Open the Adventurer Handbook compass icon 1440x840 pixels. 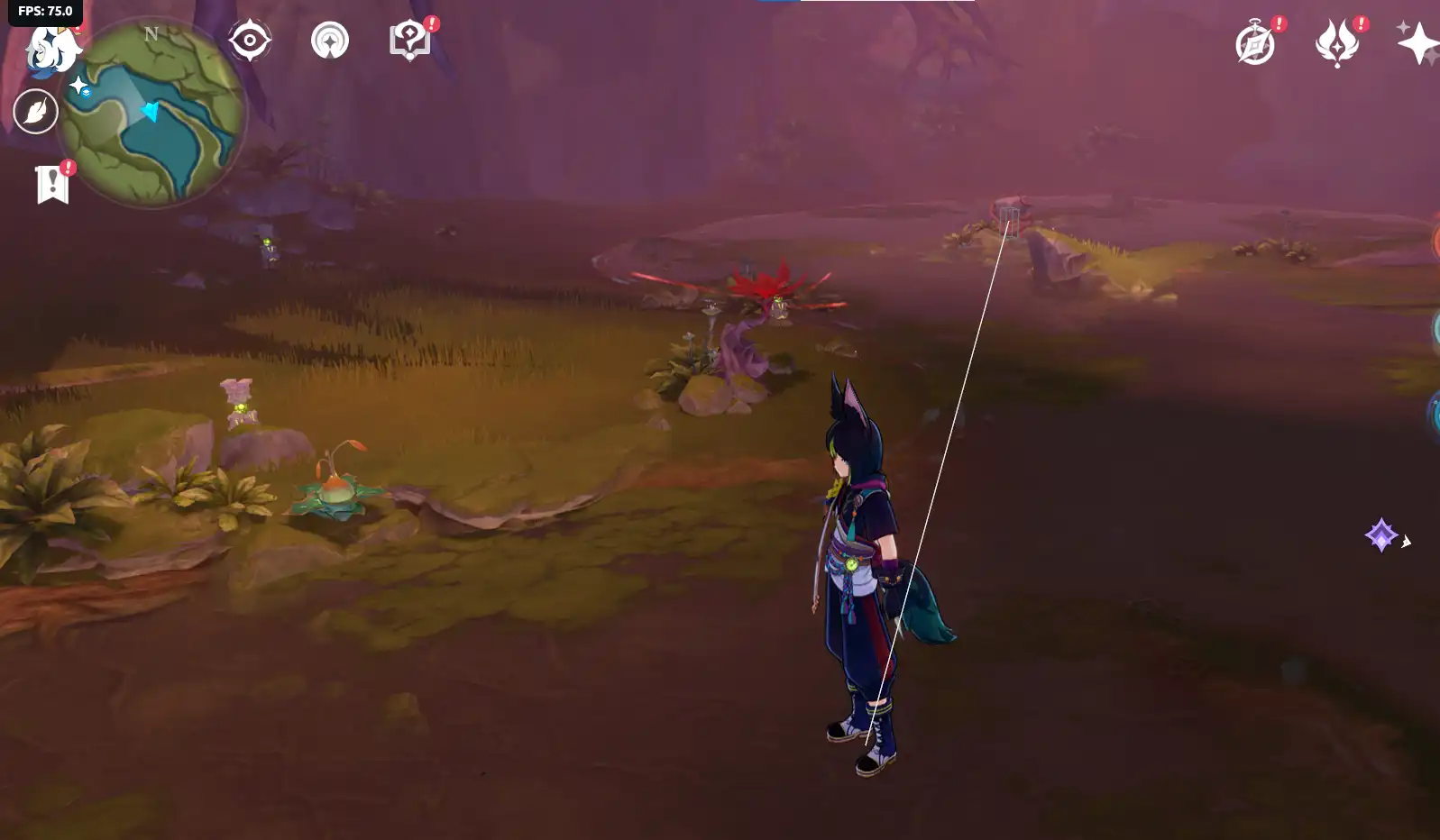[x=1255, y=43]
